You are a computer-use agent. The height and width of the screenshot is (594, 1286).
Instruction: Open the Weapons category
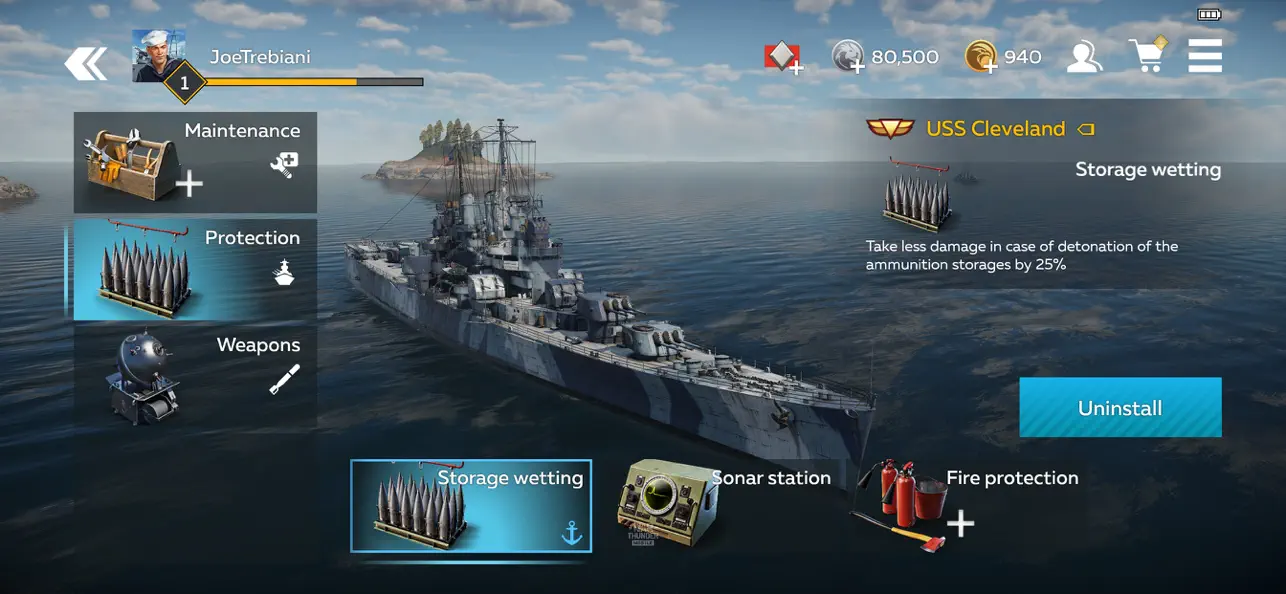195,376
